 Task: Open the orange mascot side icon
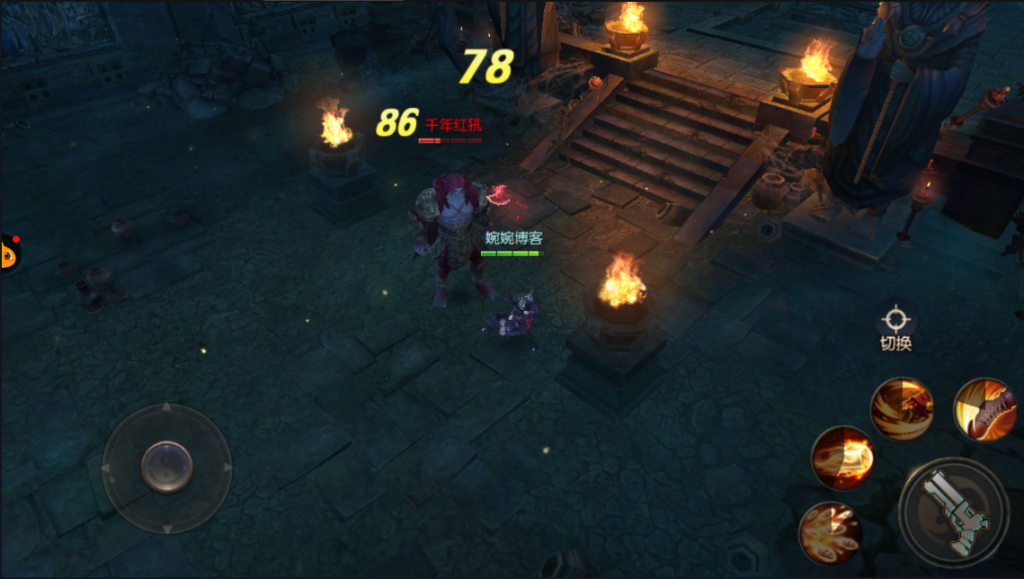[9, 254]
